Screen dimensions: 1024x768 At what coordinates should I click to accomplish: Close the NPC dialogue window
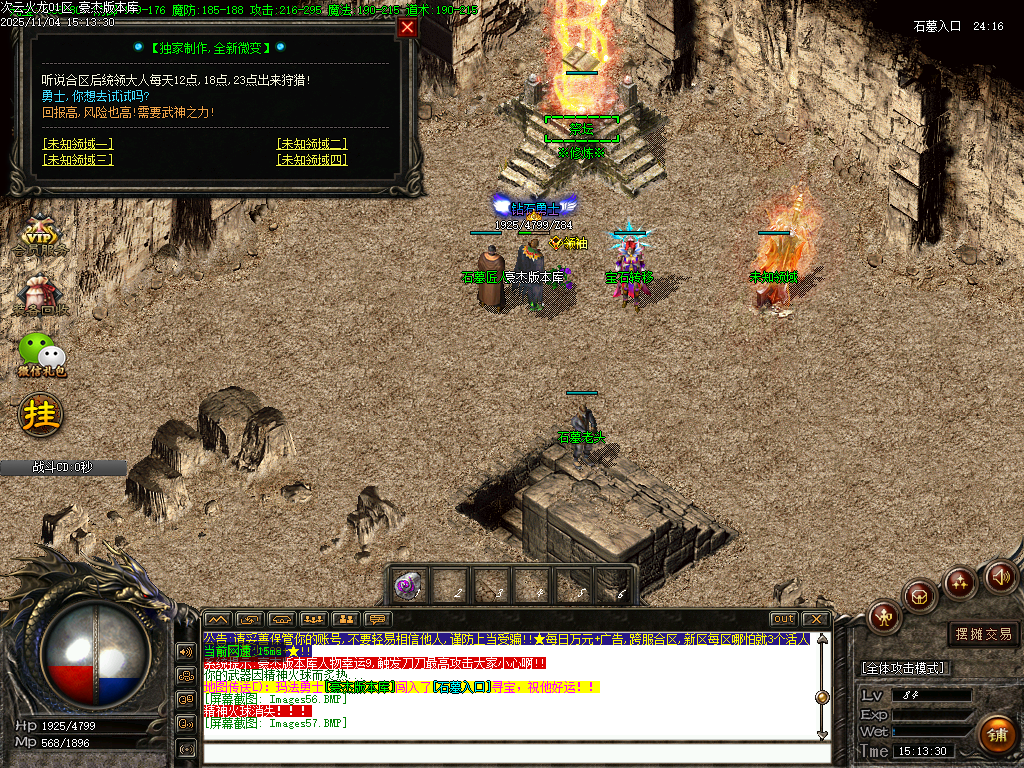407,28
